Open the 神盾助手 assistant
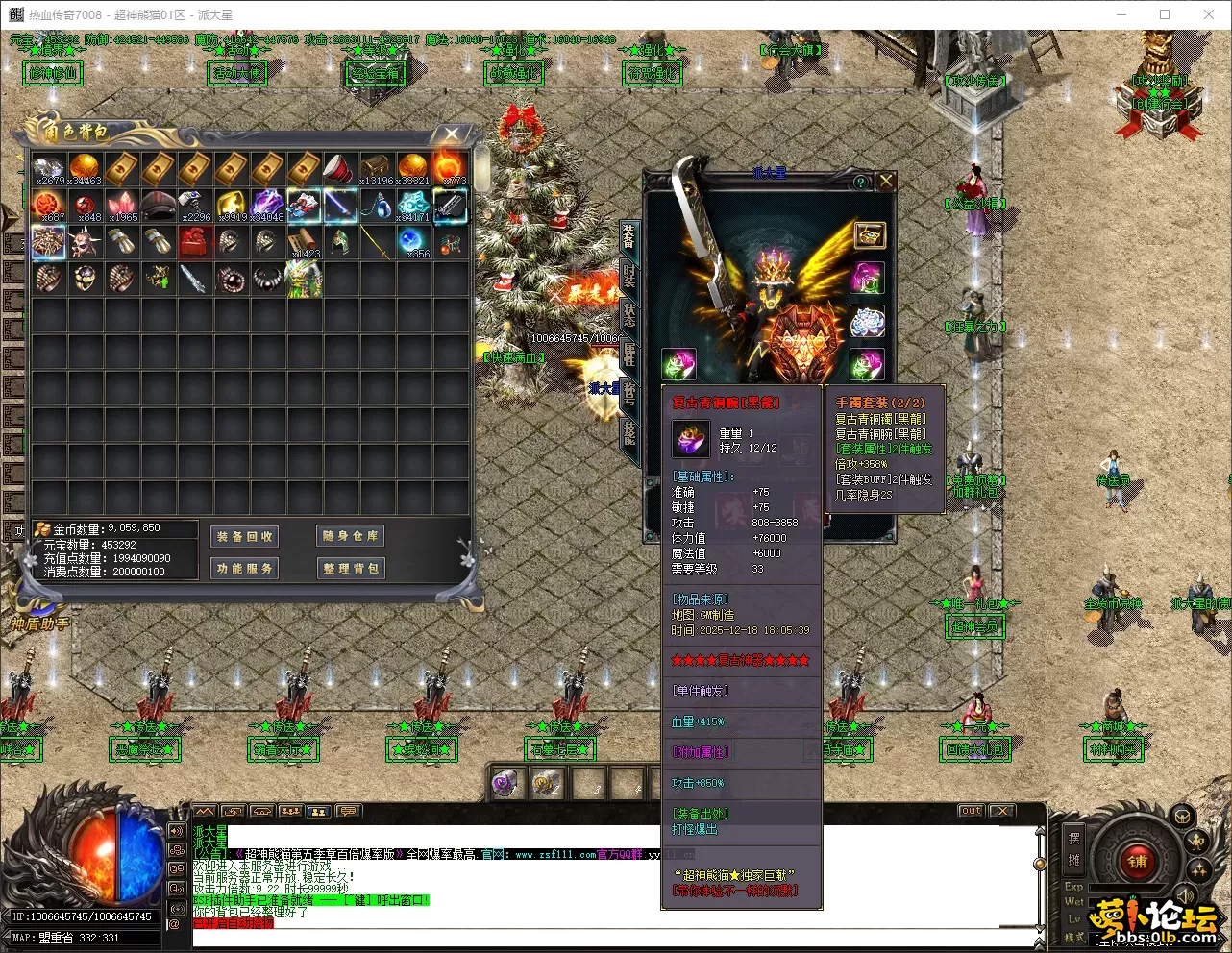The image size is (1232, 953). pyautogui.click(x=40, y=623)
